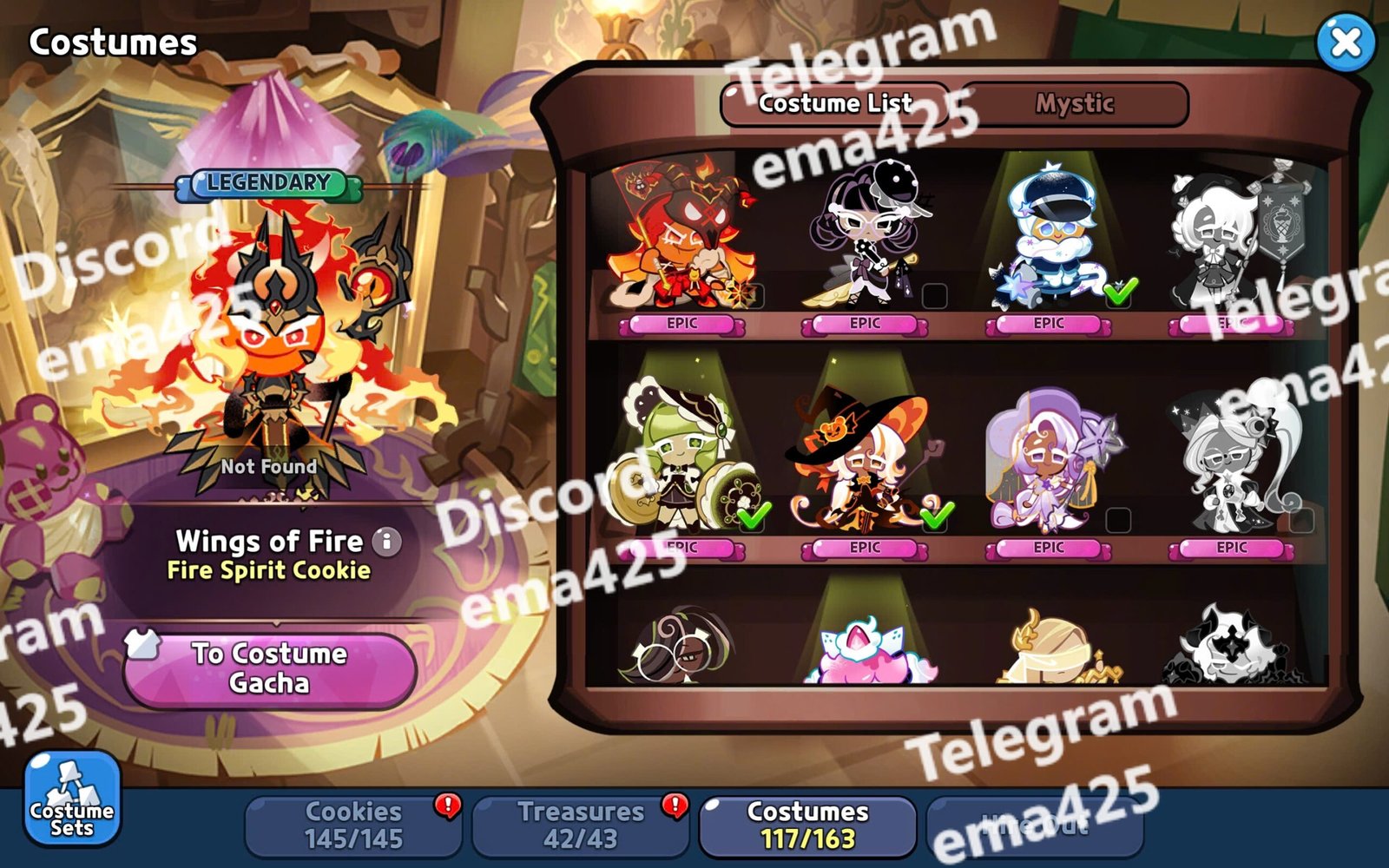This screenshot has height=868, width=1389.
Task: Select the green-haired cookie costume
Action: pyautogui.click(x=681, y=460)
